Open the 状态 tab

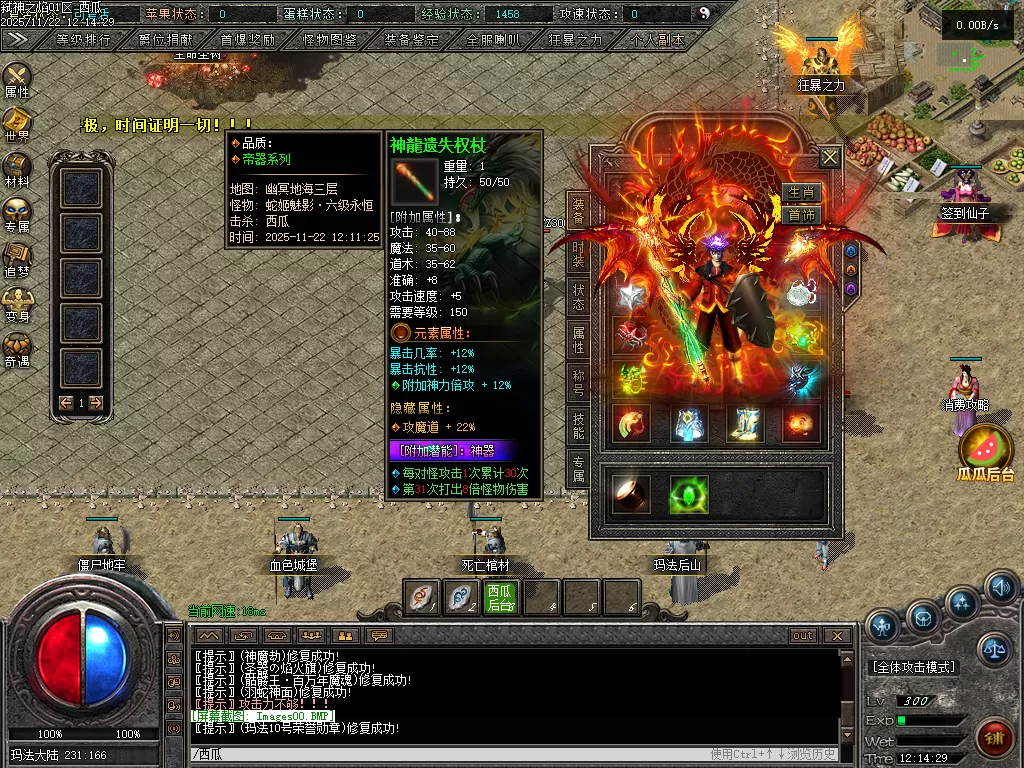578,297
